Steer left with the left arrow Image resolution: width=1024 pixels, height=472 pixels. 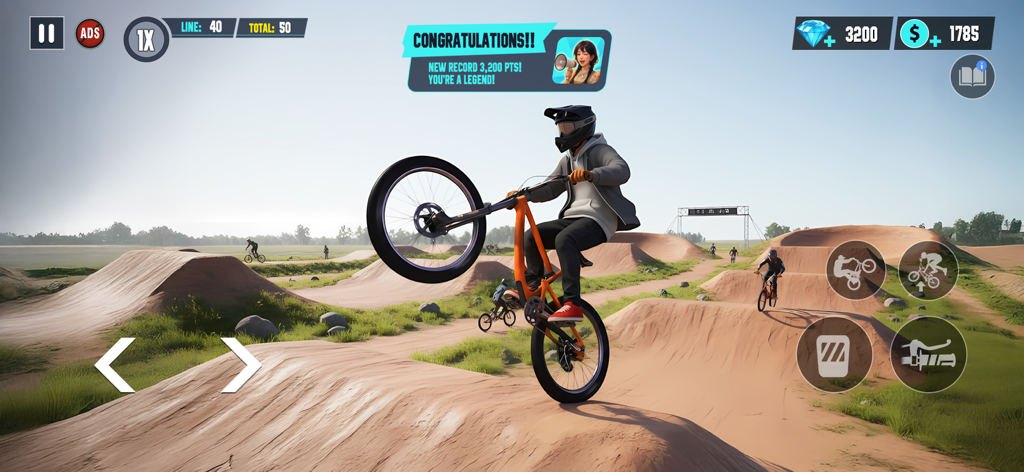point(115,365)
